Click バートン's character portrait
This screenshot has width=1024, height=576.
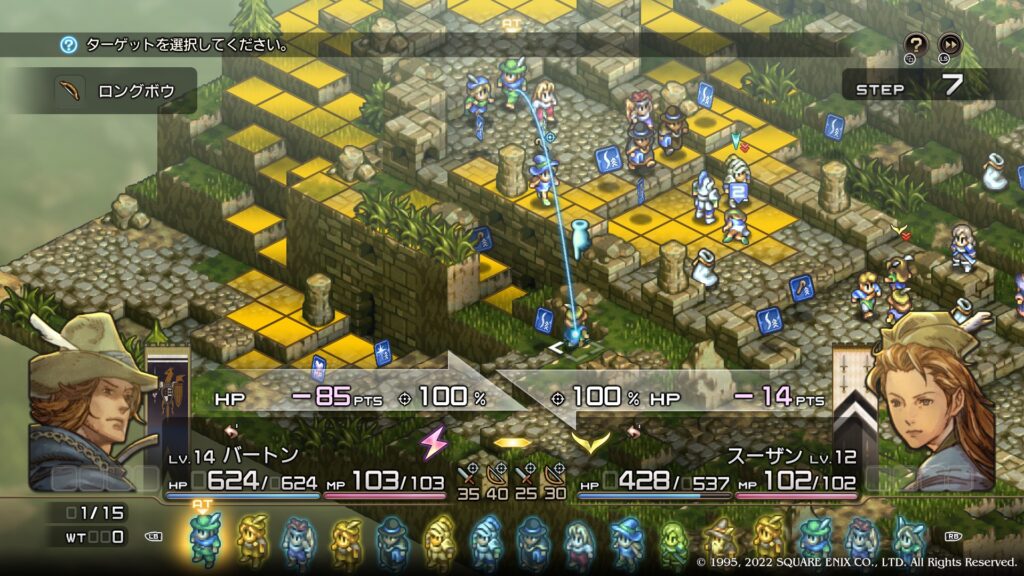(83, 400)
